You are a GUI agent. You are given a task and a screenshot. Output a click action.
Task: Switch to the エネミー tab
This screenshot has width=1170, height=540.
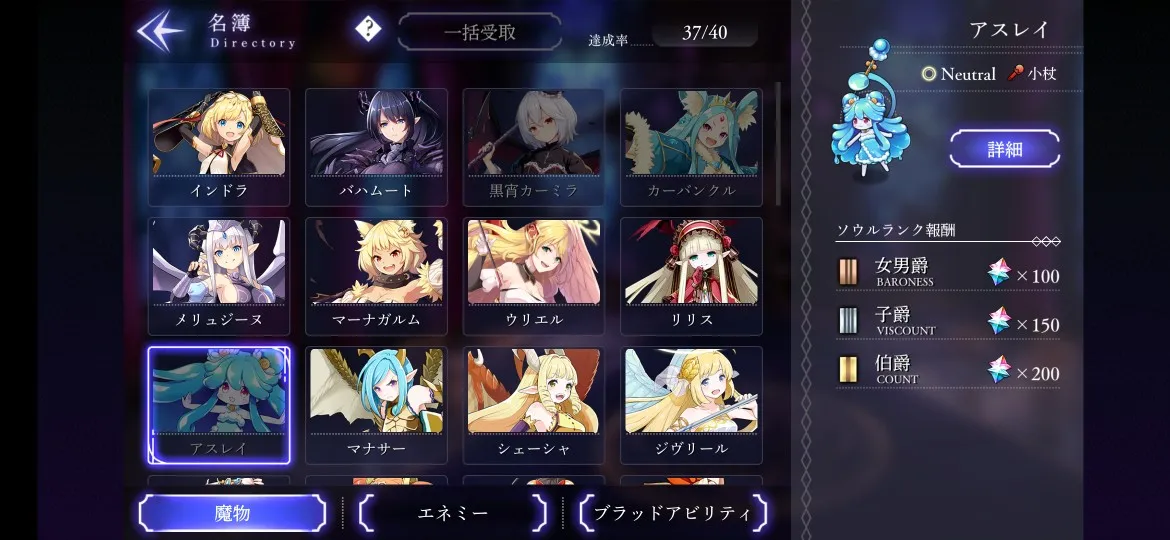pos(453,513)
